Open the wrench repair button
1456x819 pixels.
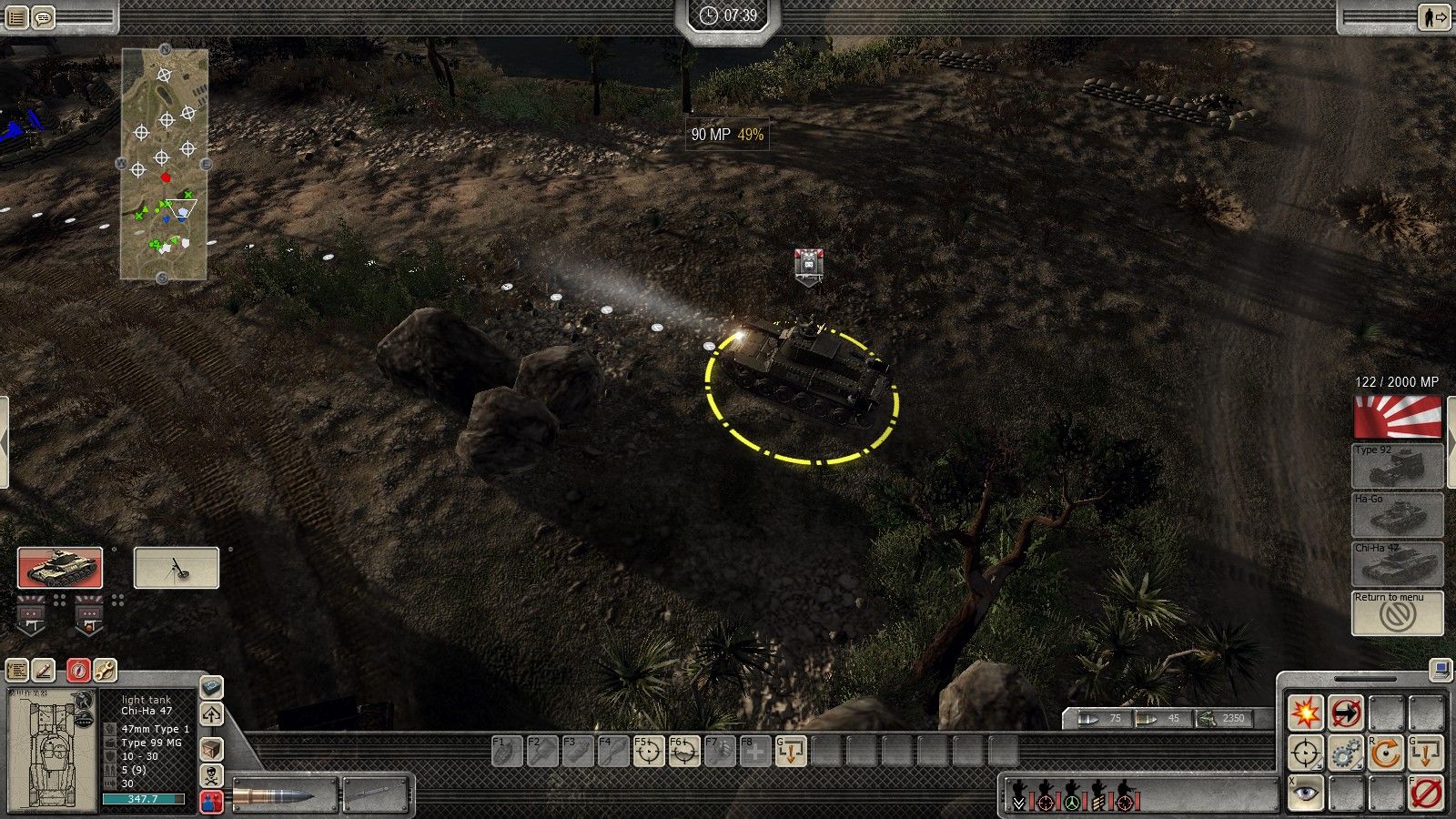pyautogui.click(x=105, y=671)
